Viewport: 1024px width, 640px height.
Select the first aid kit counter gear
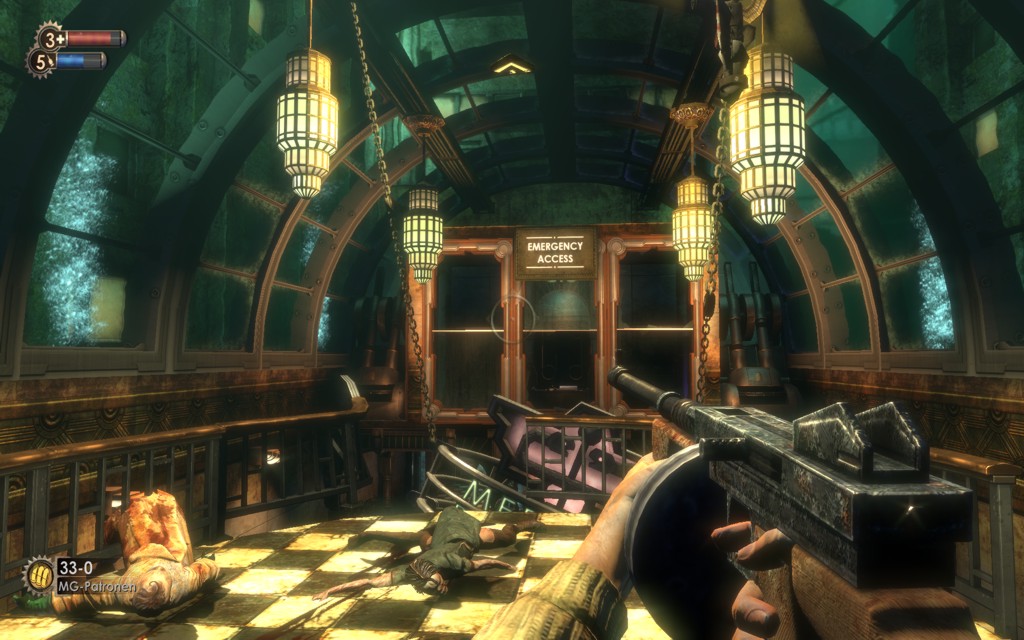[49, 38]
